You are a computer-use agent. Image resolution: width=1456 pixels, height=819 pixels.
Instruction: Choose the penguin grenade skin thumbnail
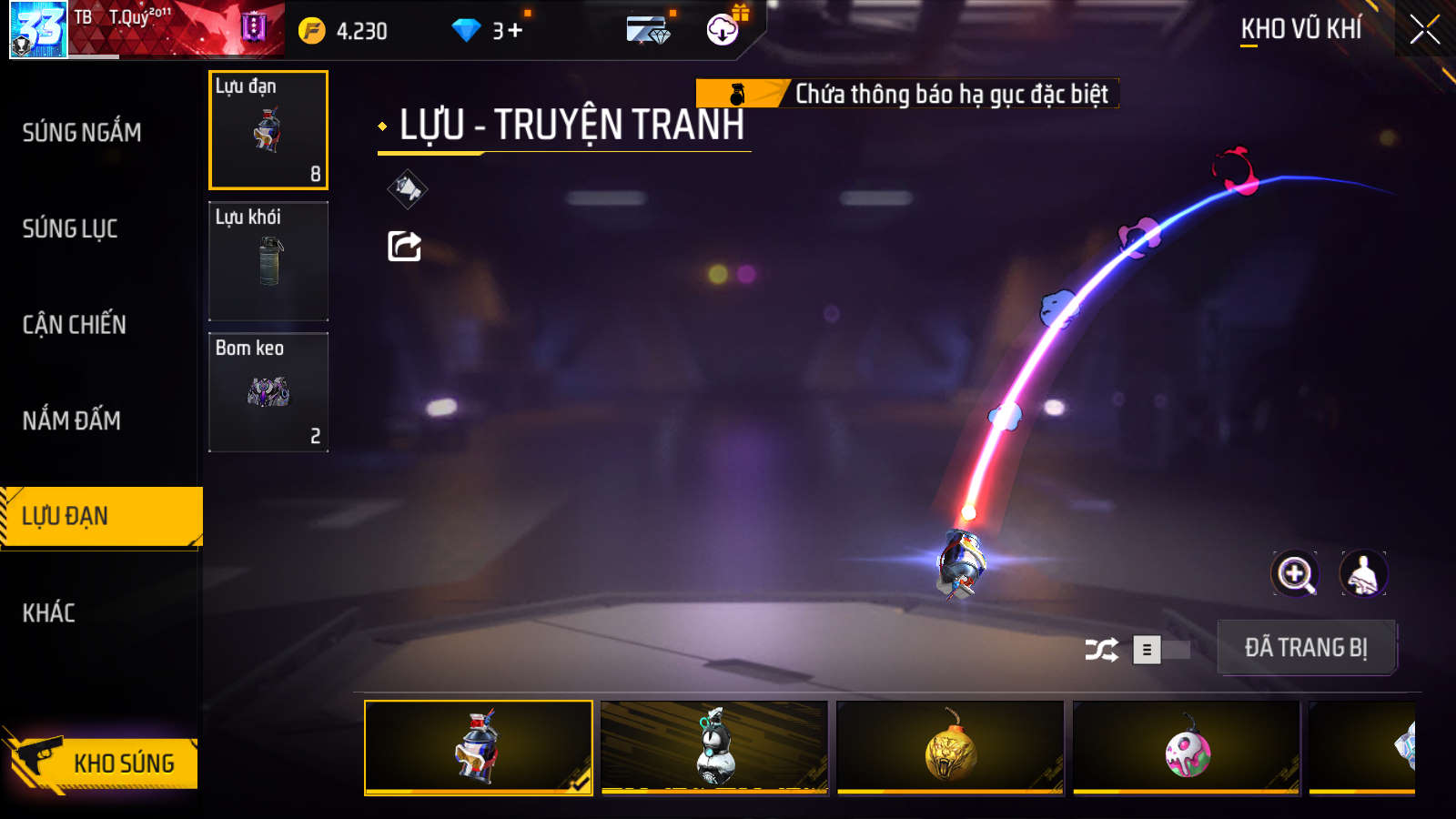tap(714, 747)
